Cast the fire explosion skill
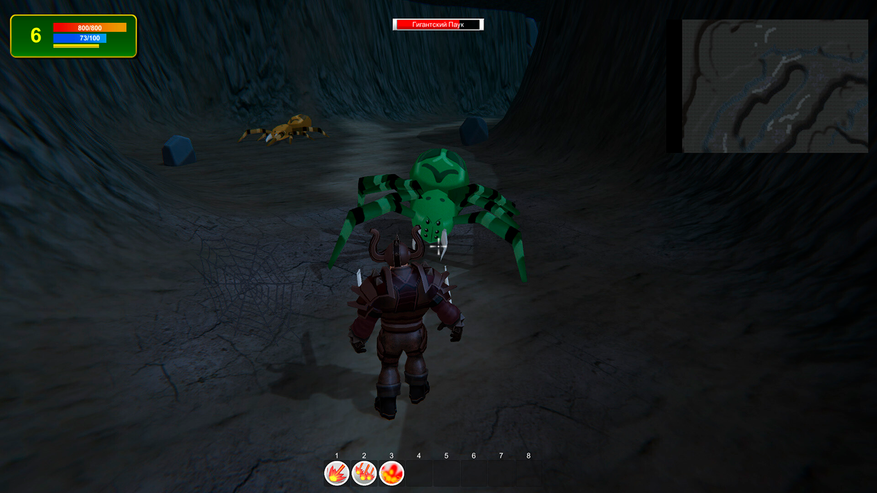Screen dimensions: 877x493 tap(392, 473)
